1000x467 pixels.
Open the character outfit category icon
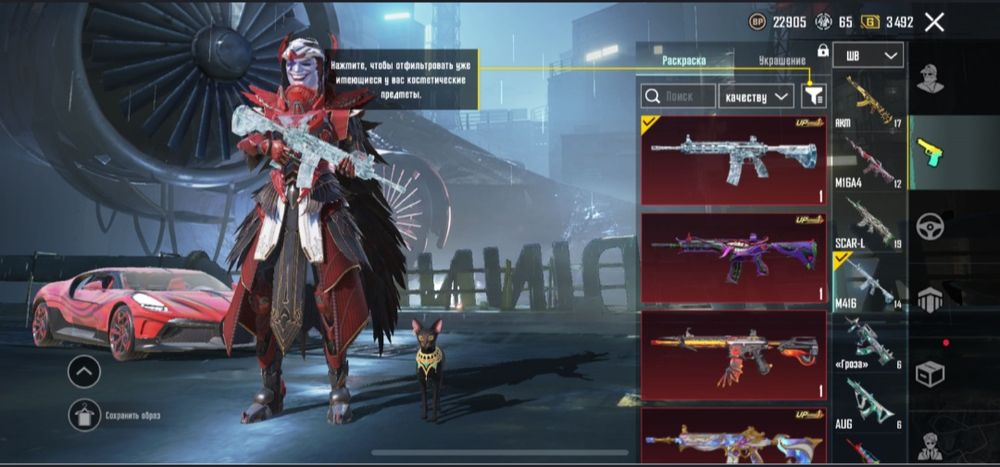(930, 80)
